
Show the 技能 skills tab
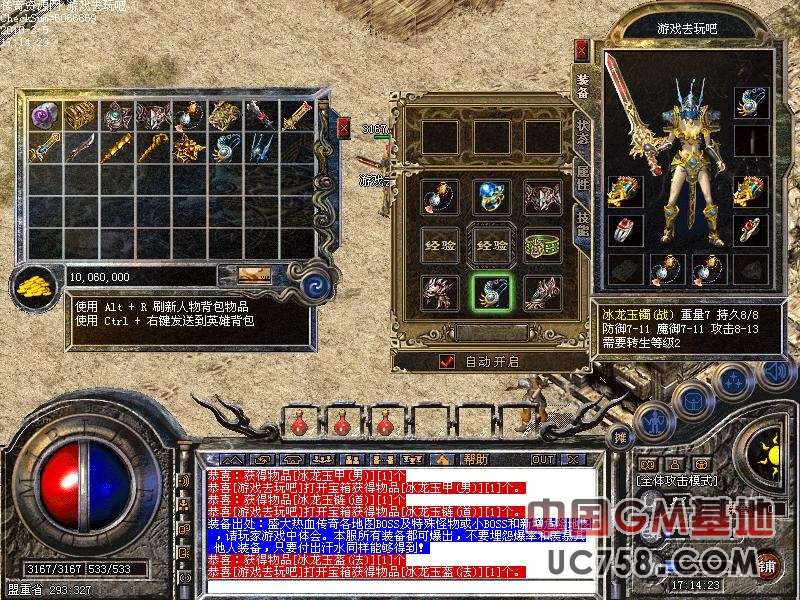(583, 228)
